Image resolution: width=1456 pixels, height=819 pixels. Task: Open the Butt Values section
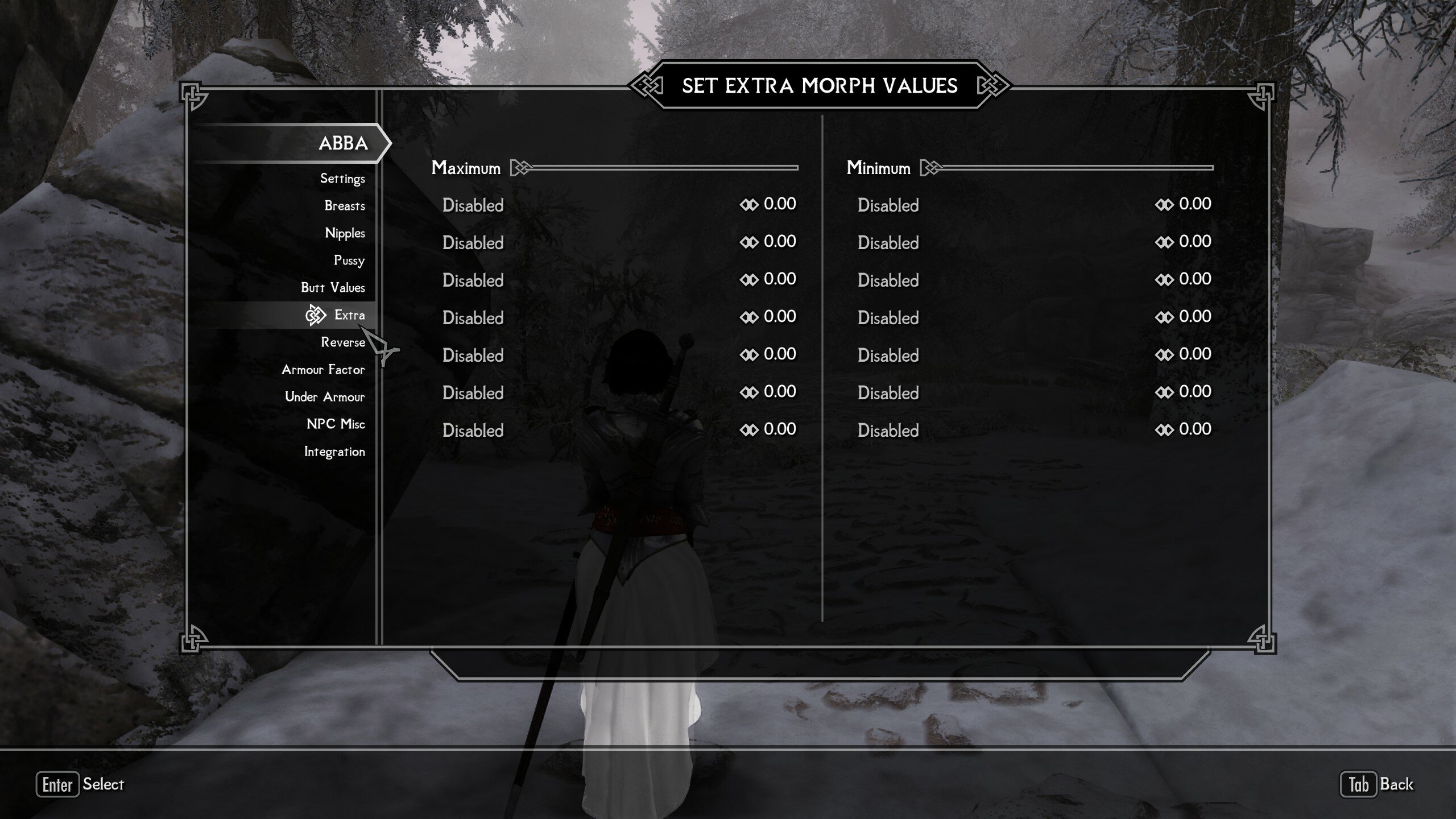333,288
